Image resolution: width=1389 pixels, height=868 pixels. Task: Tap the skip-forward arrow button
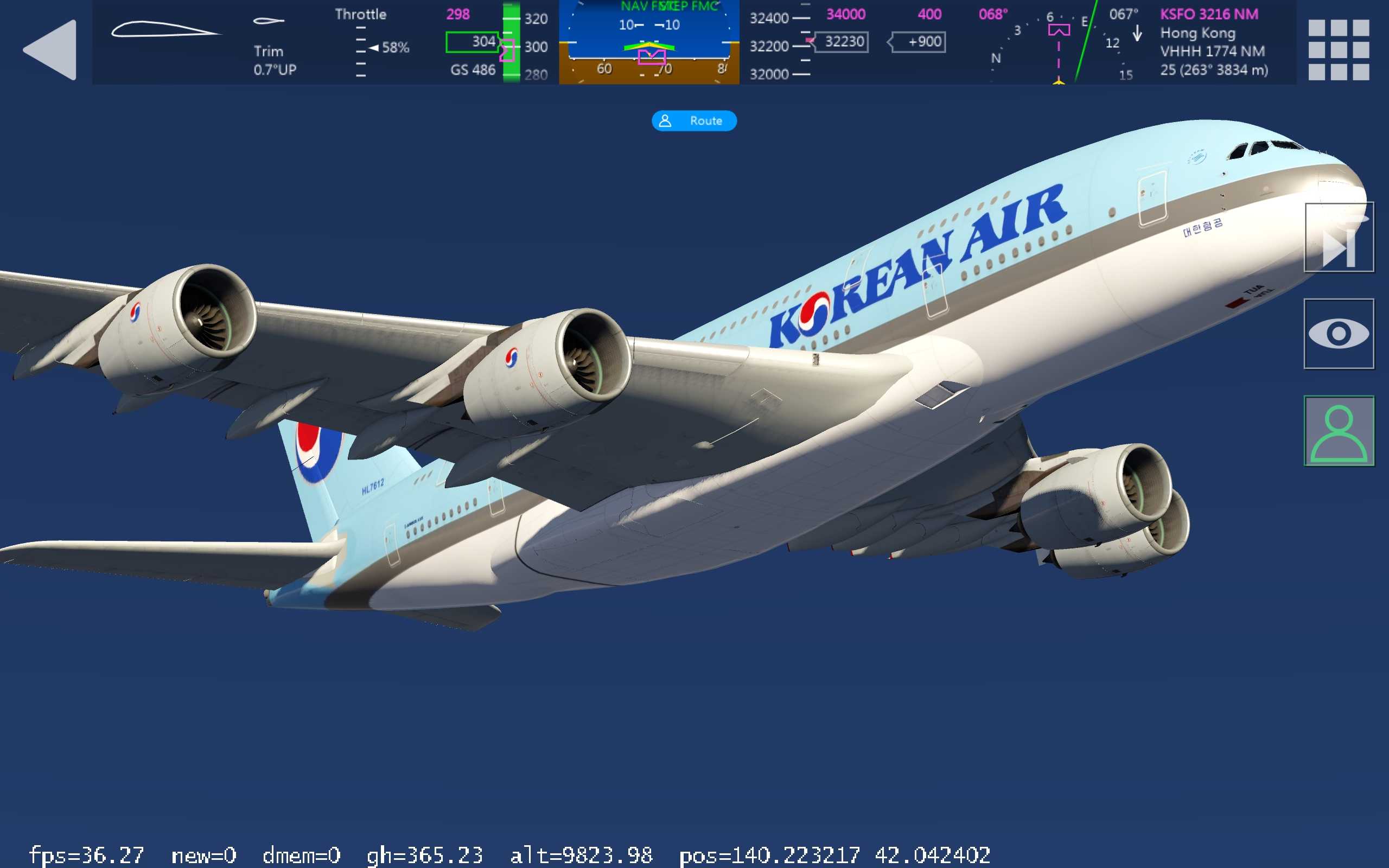click(x=1339, y=237)
